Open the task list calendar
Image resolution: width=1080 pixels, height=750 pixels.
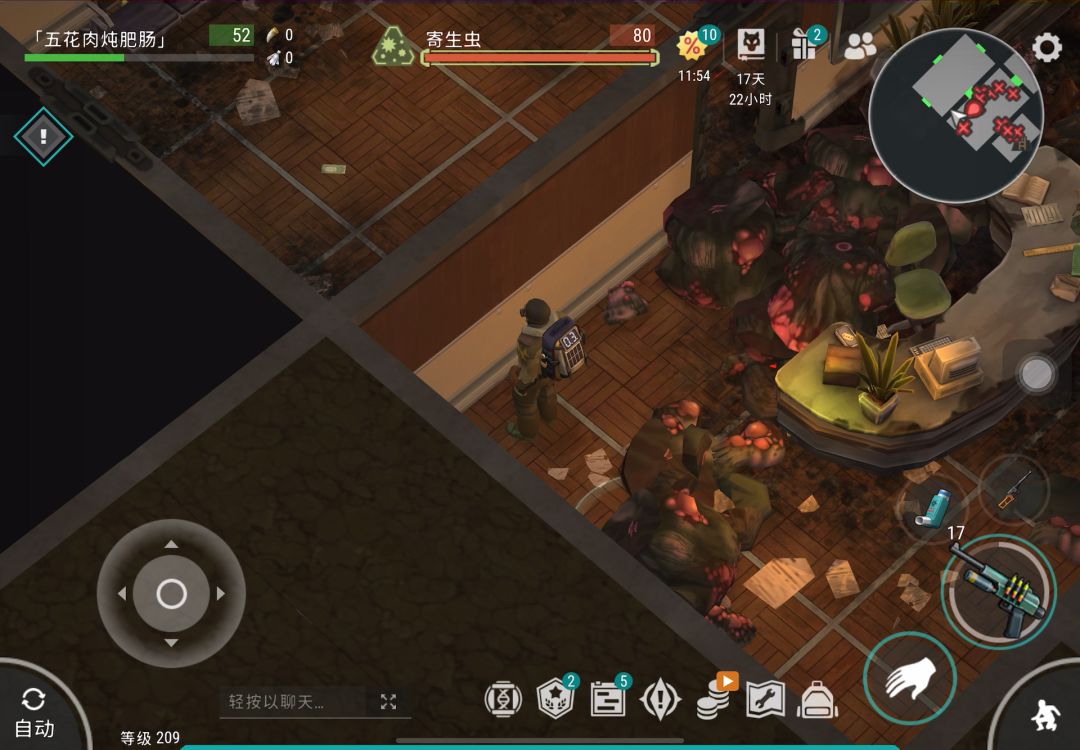click(608, 699)
